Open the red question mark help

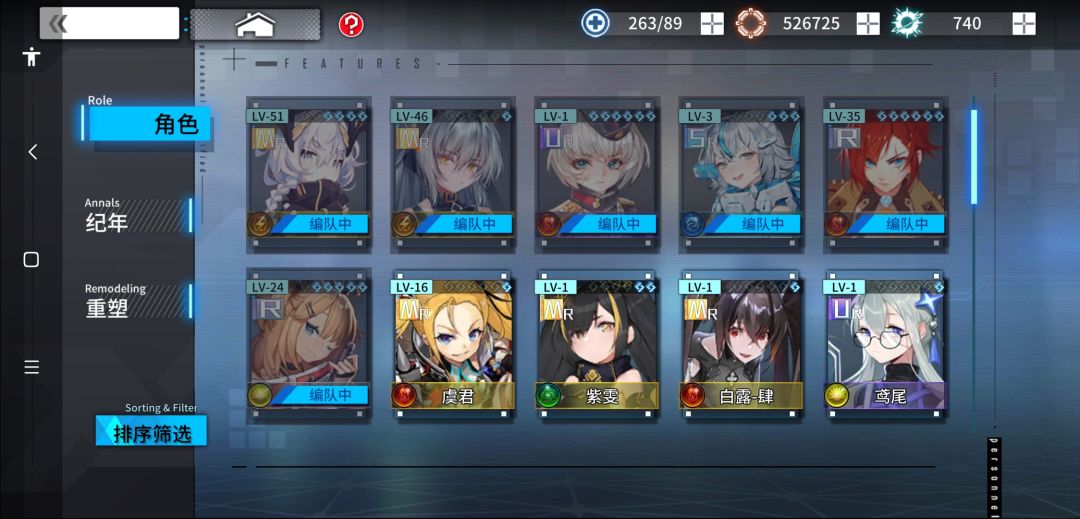351,24
